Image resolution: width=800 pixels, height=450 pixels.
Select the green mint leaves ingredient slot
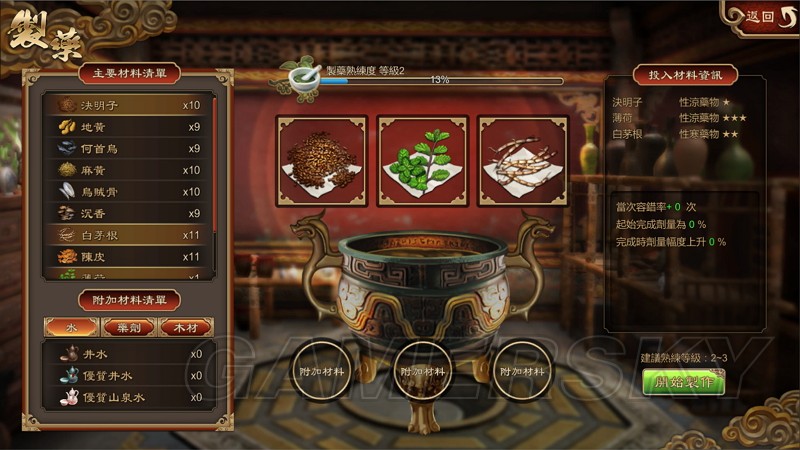pyautogui.click(x=423, y=160)
